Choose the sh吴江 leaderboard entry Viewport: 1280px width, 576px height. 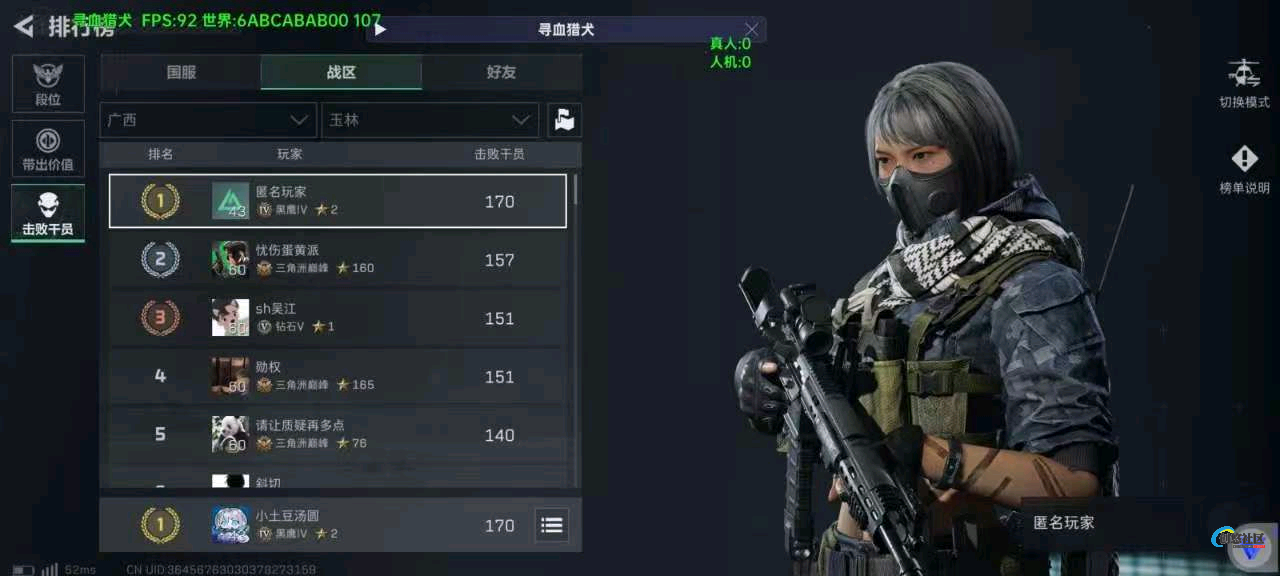click(x=336, y=318)
